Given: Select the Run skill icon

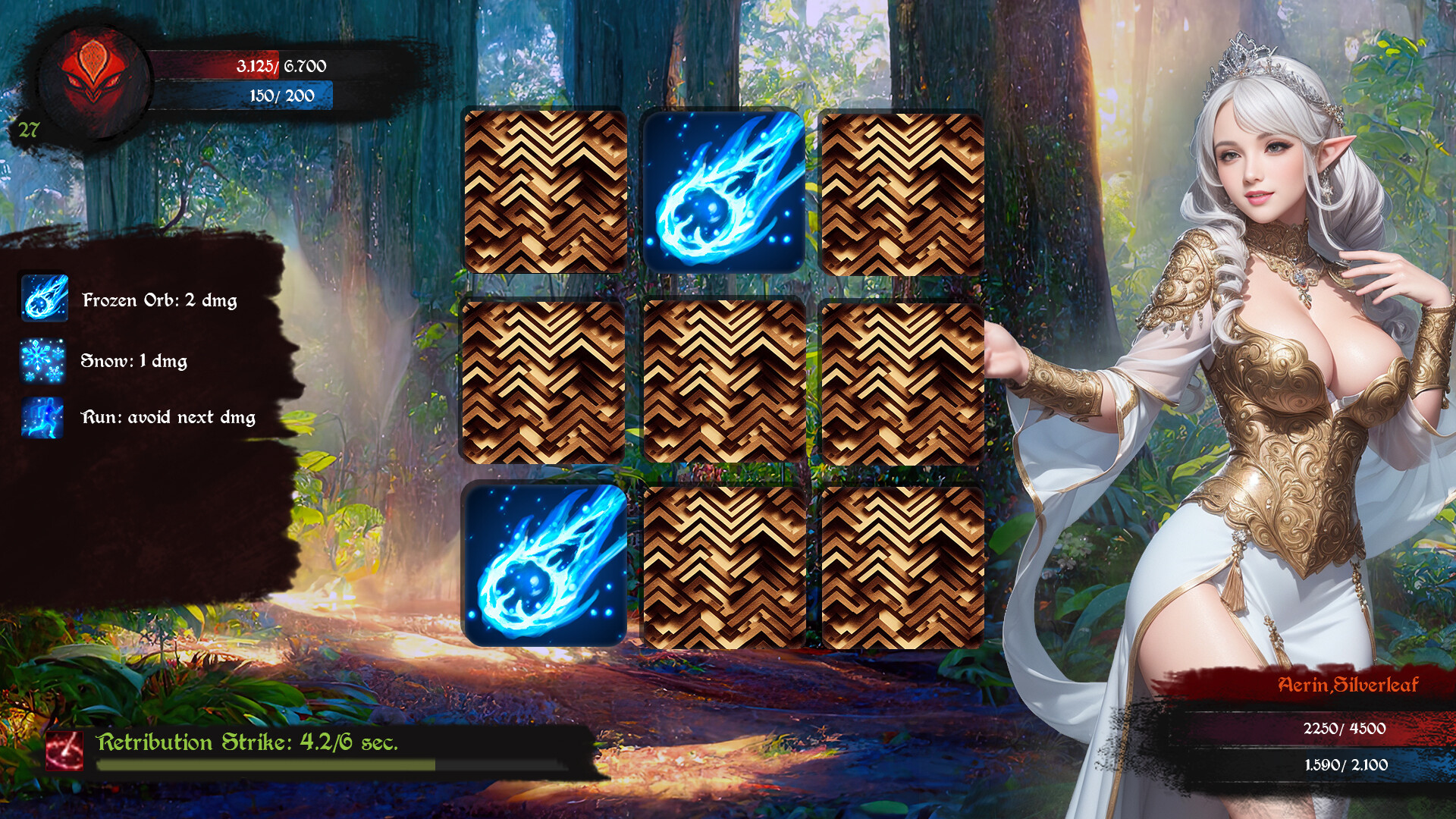Looking at the screenshot, I should [x=44, y=418].
